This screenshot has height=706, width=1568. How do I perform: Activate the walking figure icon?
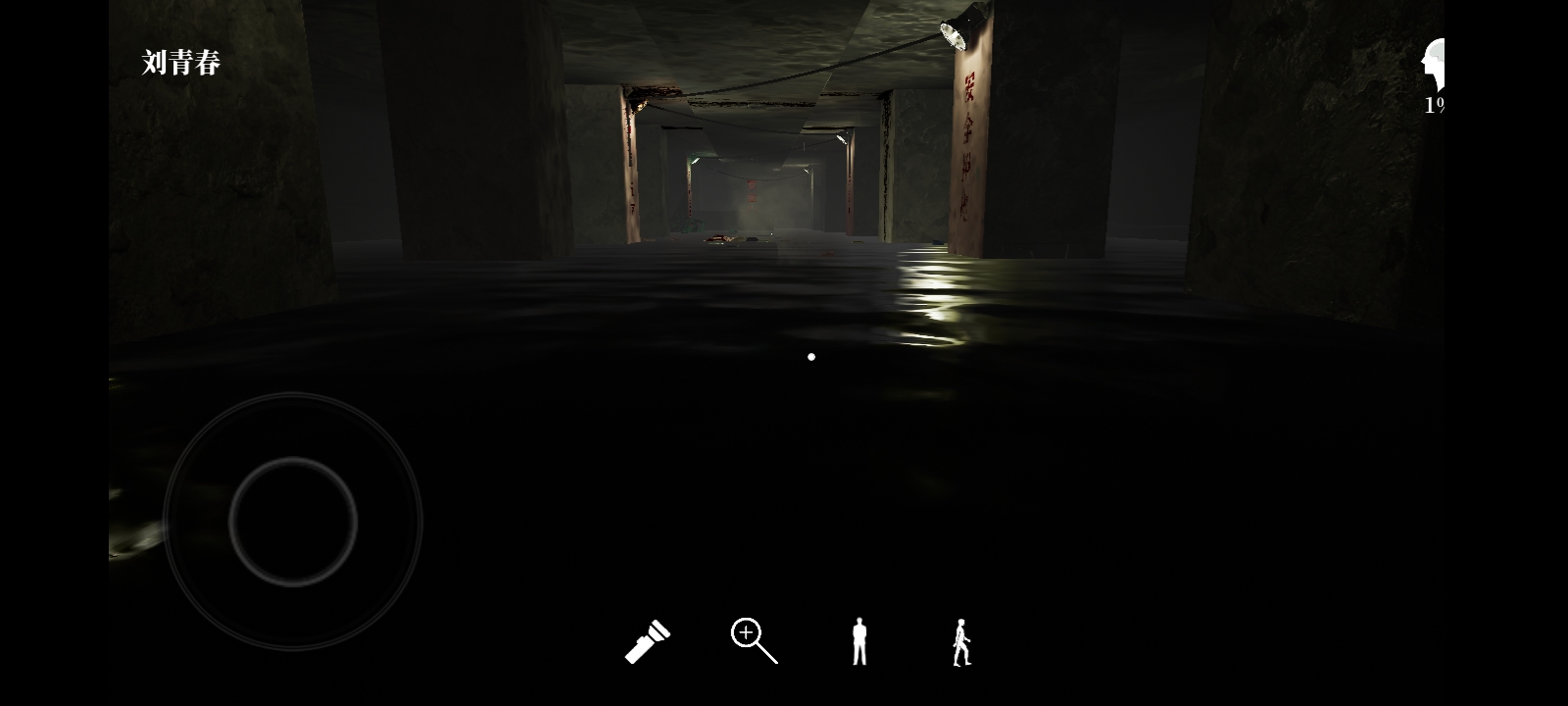[x=962, y=642]
